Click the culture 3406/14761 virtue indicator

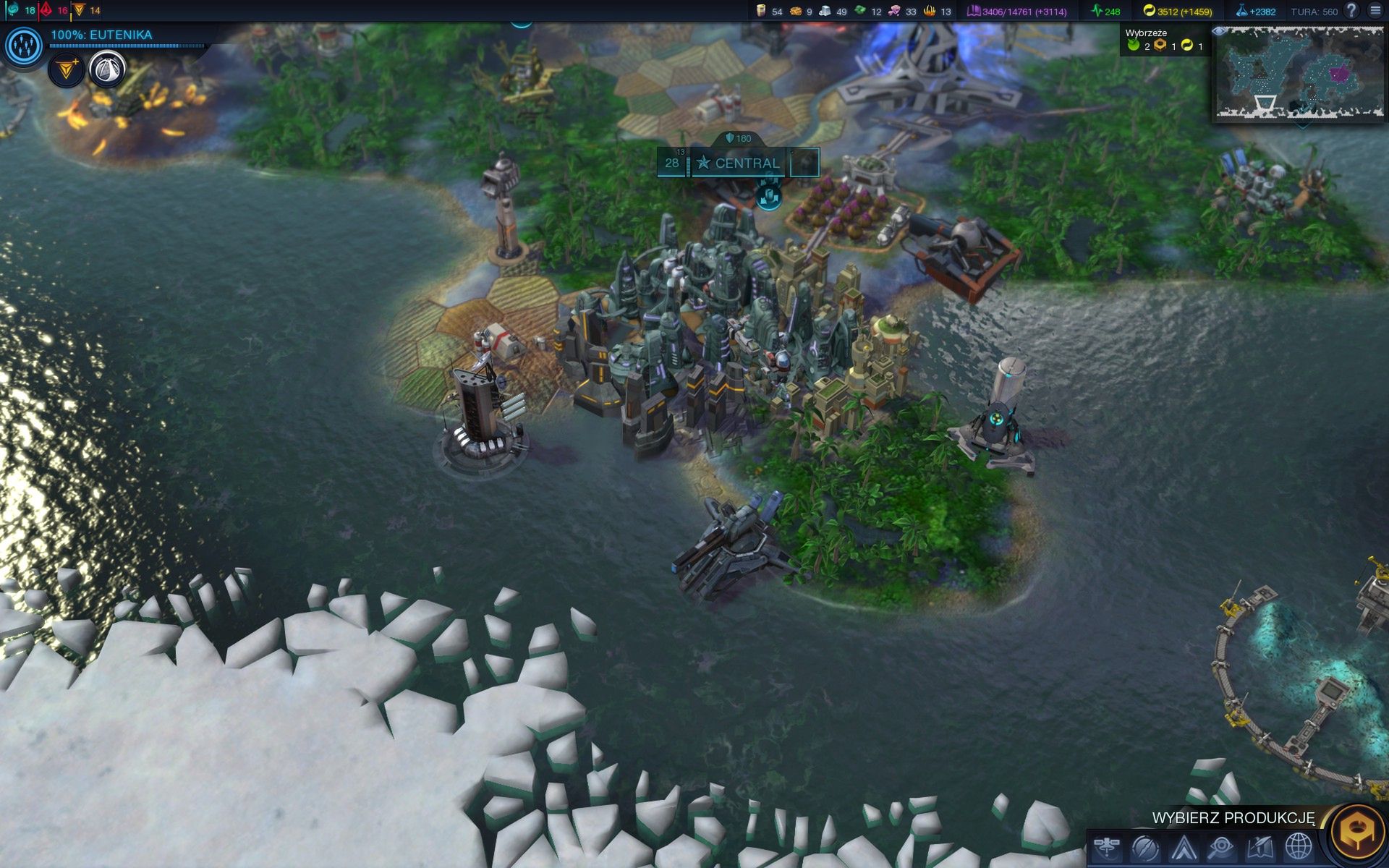1016,12
